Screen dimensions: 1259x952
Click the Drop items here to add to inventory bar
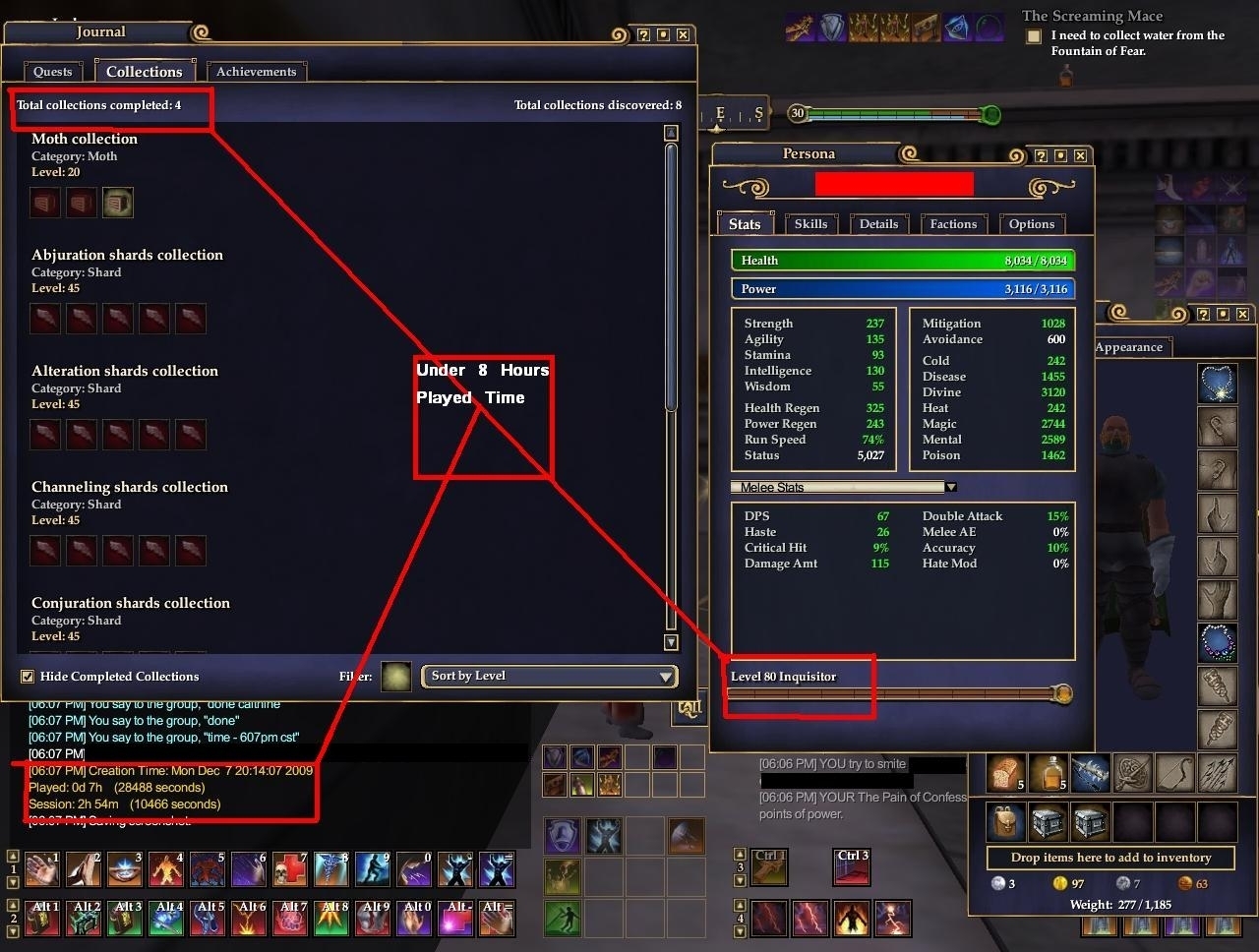click(1109, 858)
